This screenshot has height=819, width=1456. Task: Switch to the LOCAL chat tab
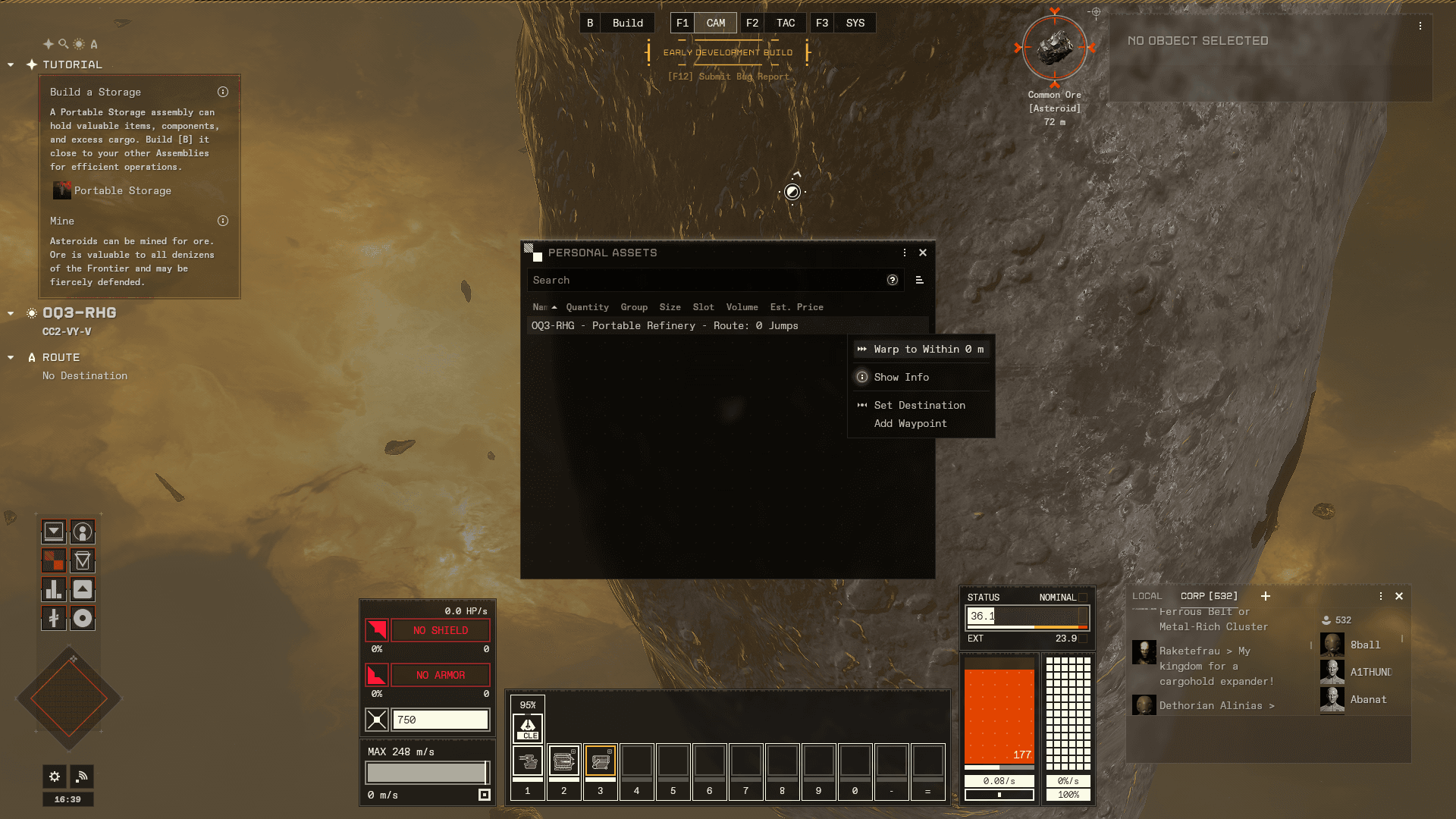pyautogui.click(x=1147, y=596)
